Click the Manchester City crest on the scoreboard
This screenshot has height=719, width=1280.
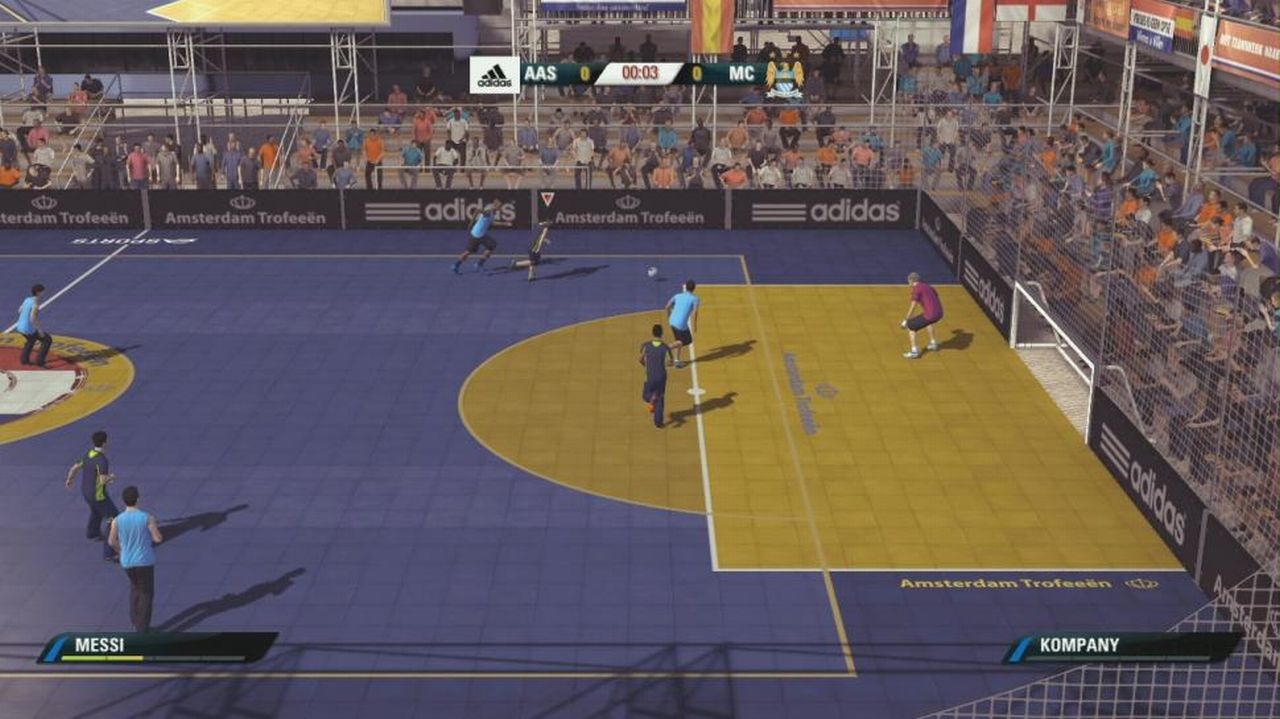click(x=785, y=78)
